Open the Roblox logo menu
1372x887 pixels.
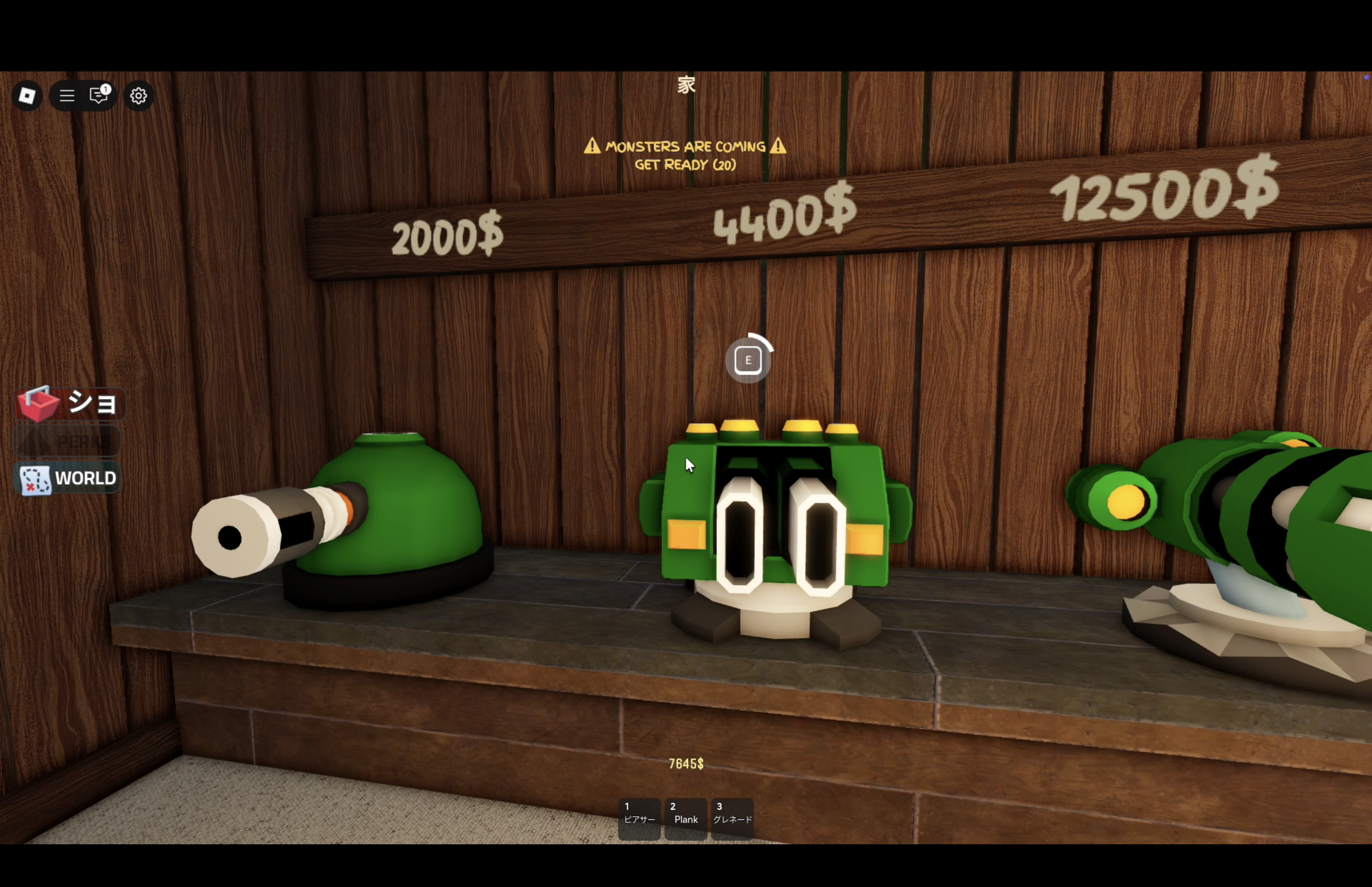tap(27, 96)
